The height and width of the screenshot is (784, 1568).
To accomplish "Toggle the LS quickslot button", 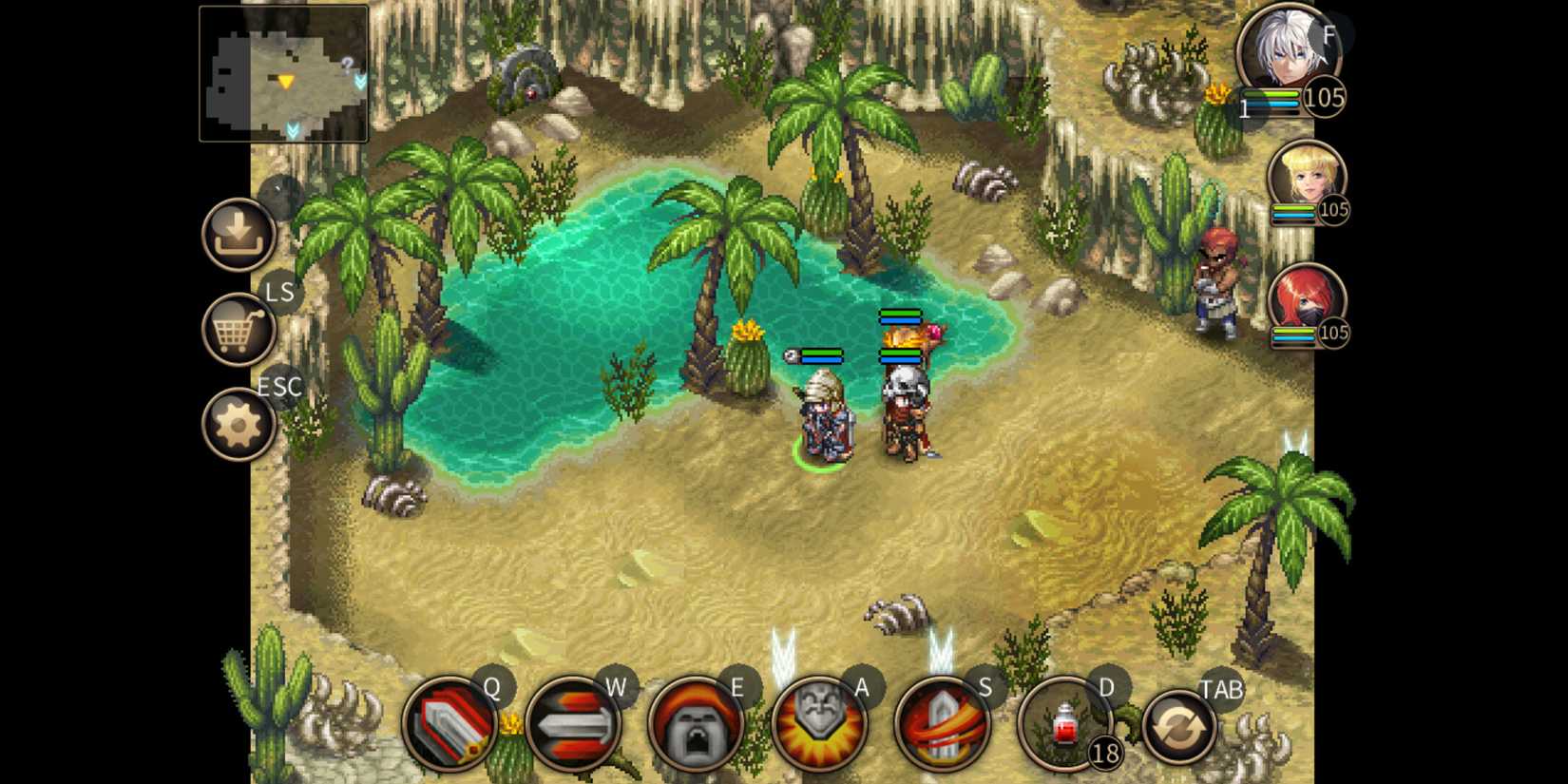I will 278,293.
